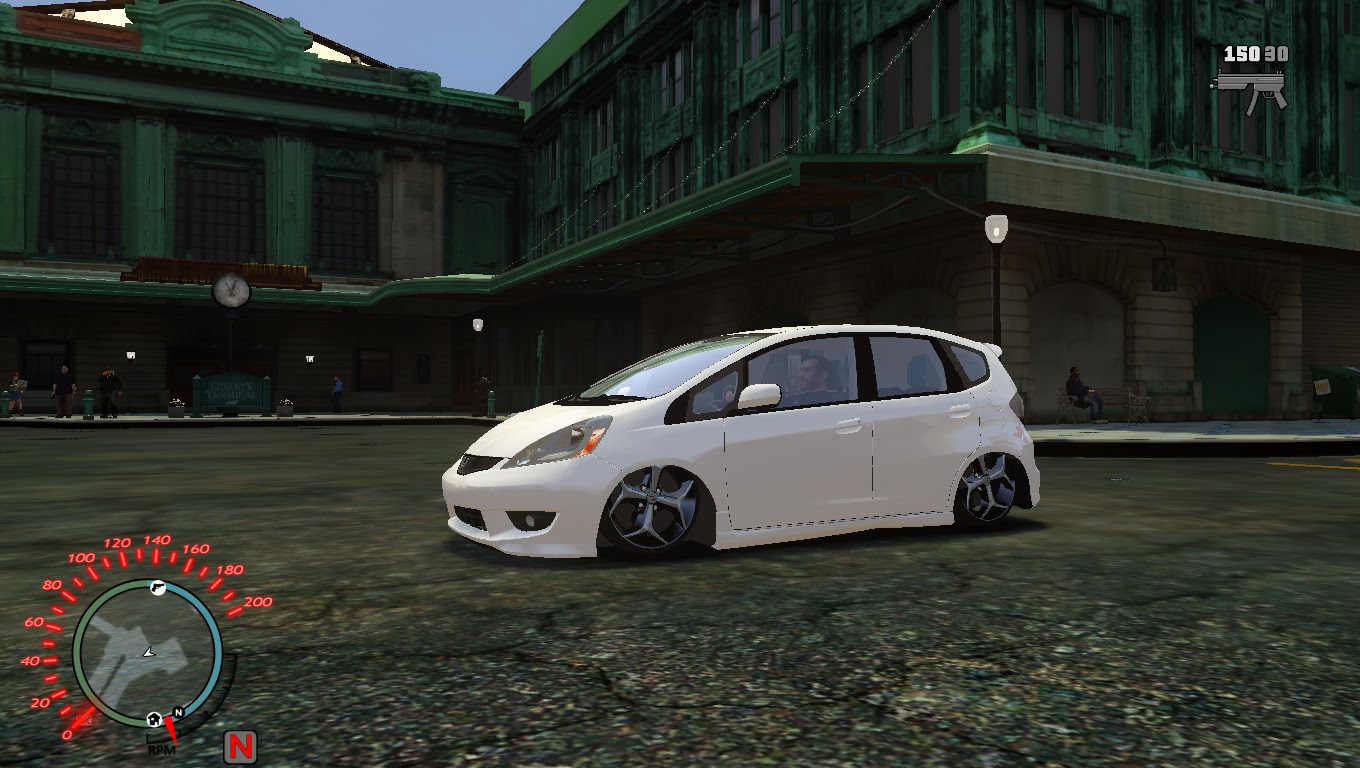Screen dimensions: 1360x768
Task: Click the north N marker on the radar
Action: pyautogui.click(x=177, y=712)
